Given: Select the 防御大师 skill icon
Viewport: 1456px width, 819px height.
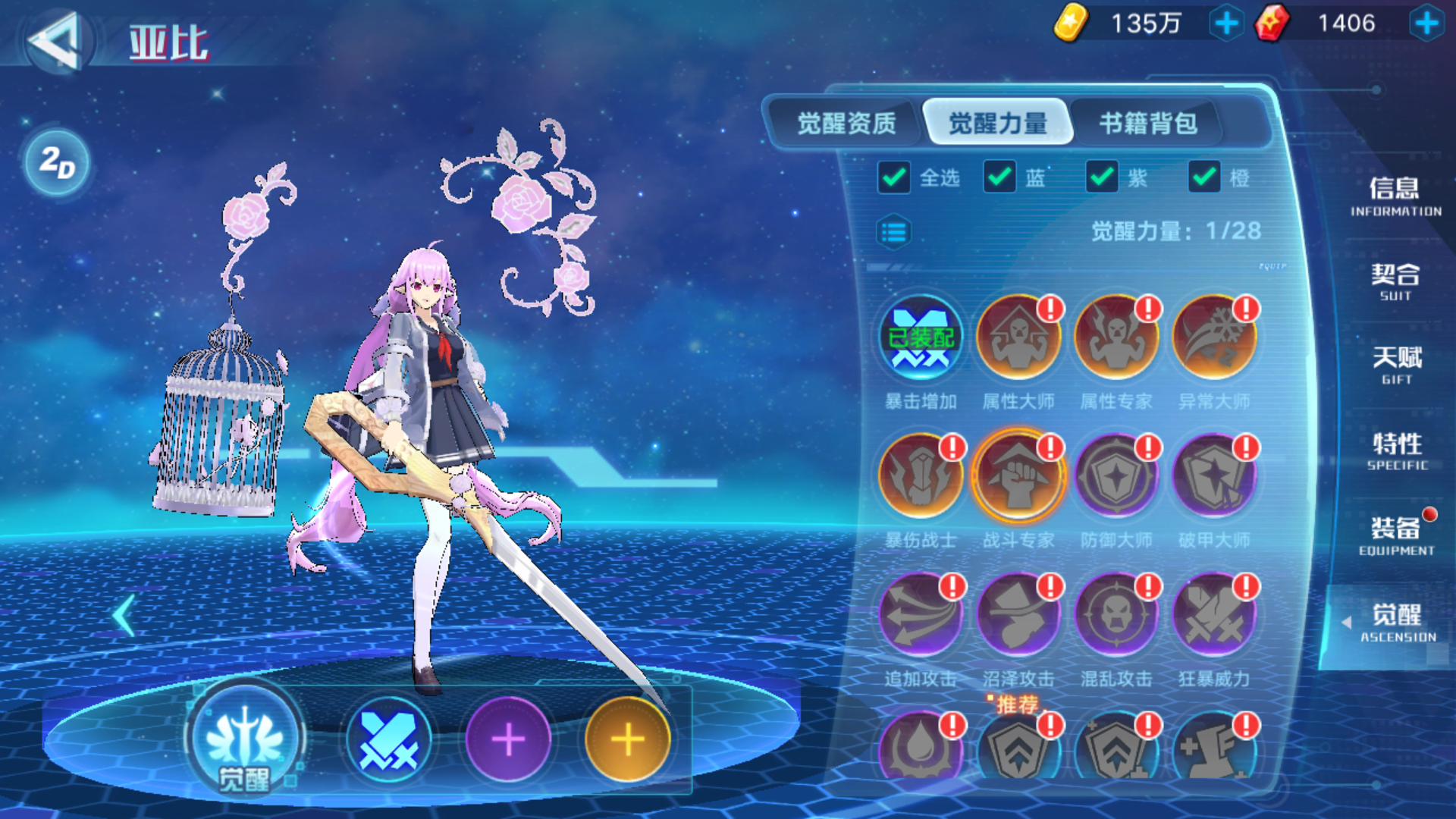Looking at the screenshot, I should point(1116,475).
